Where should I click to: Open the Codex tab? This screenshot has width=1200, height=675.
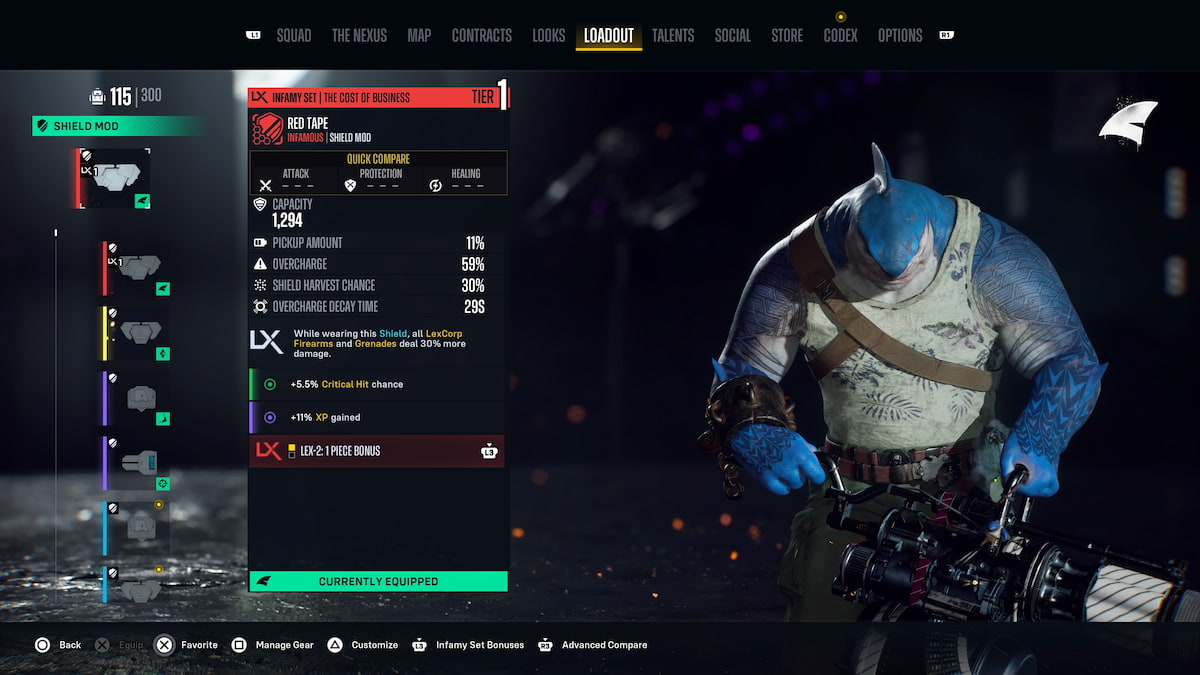click(x=841, y=36)
